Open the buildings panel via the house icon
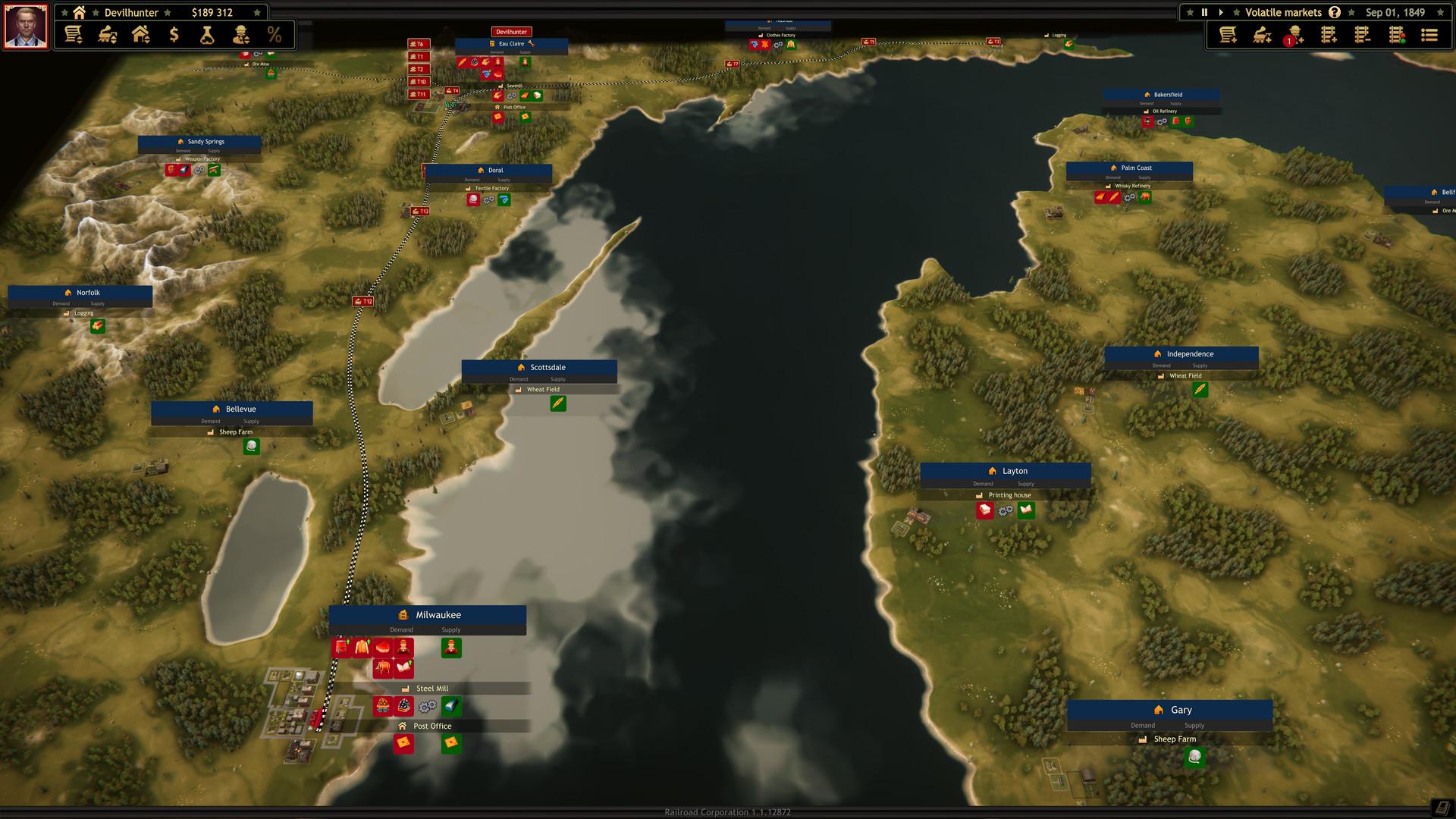The image size is (1456, 819). pos(140,35)
